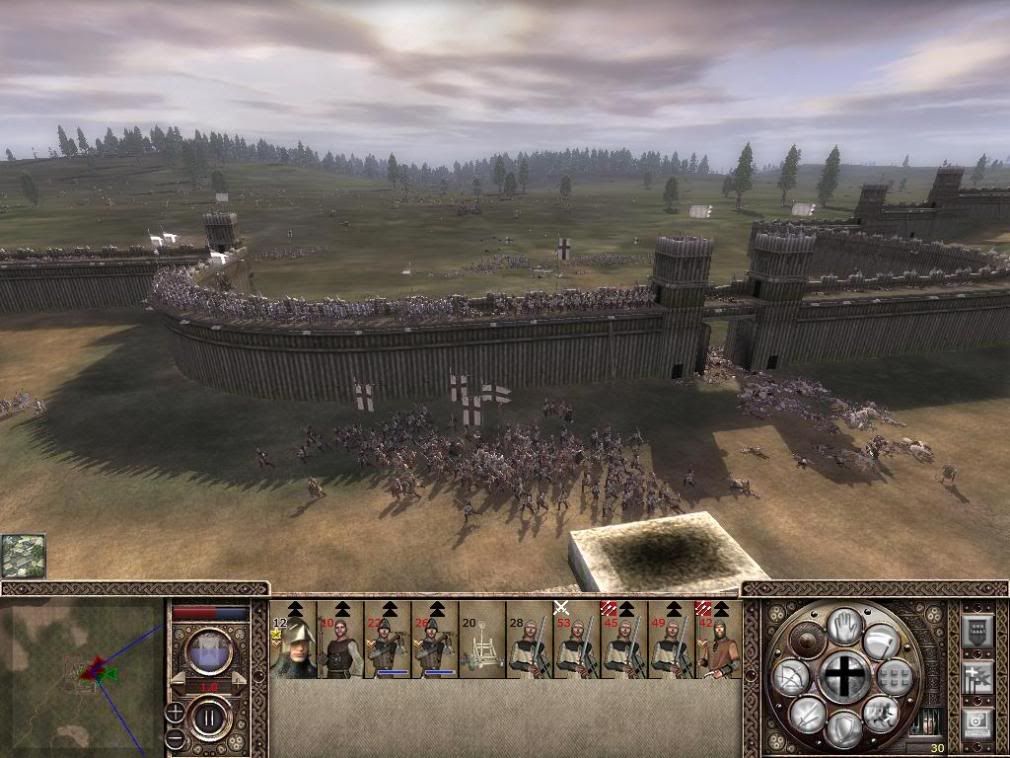Click the faction cross emblem button

pos(845,677)
